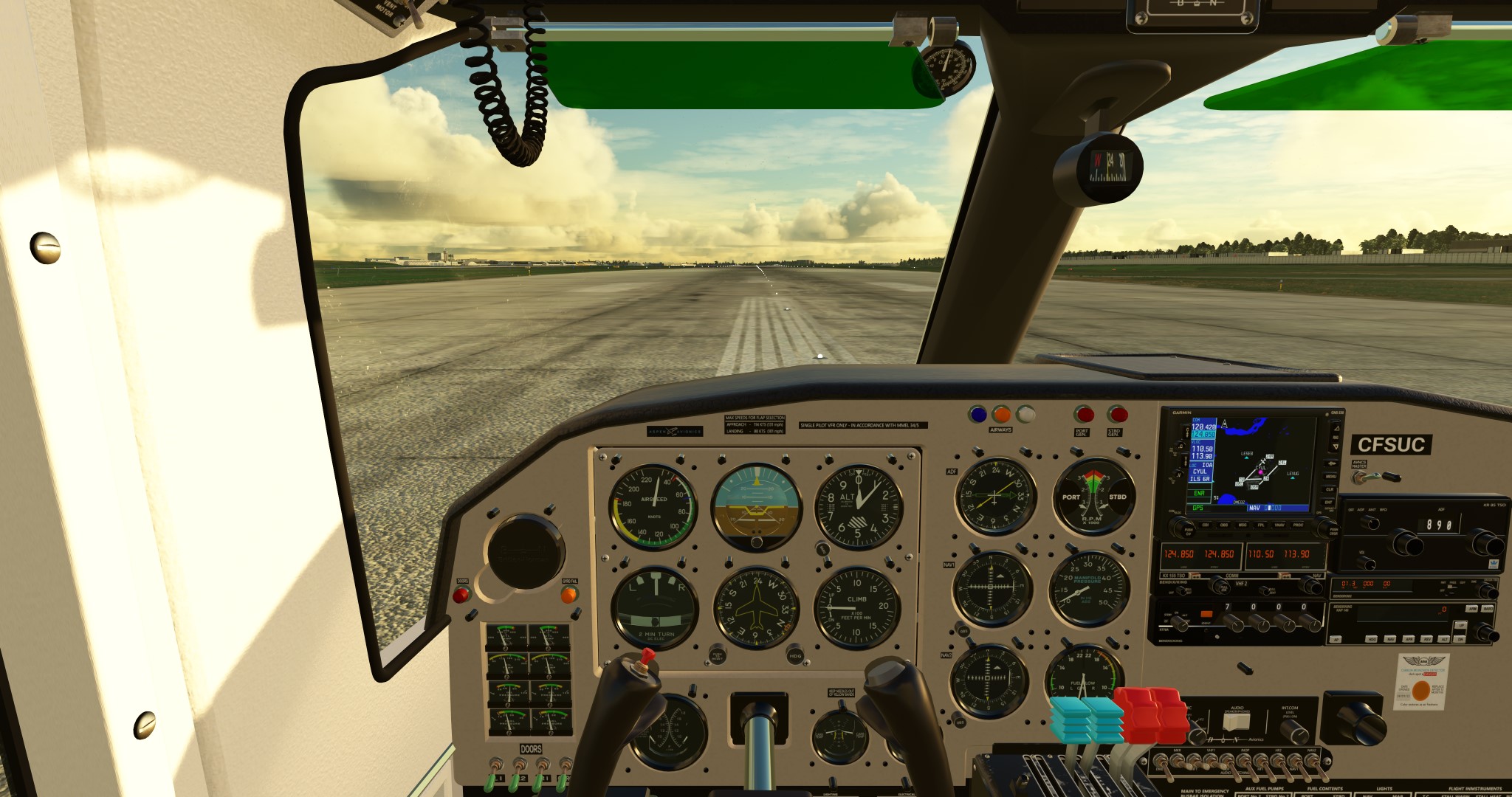Viewport: 1512px width, 797px height.
Task: Activate the autopilot HDG mode button
Action: pyautogui.click(x=1371, y=639)
